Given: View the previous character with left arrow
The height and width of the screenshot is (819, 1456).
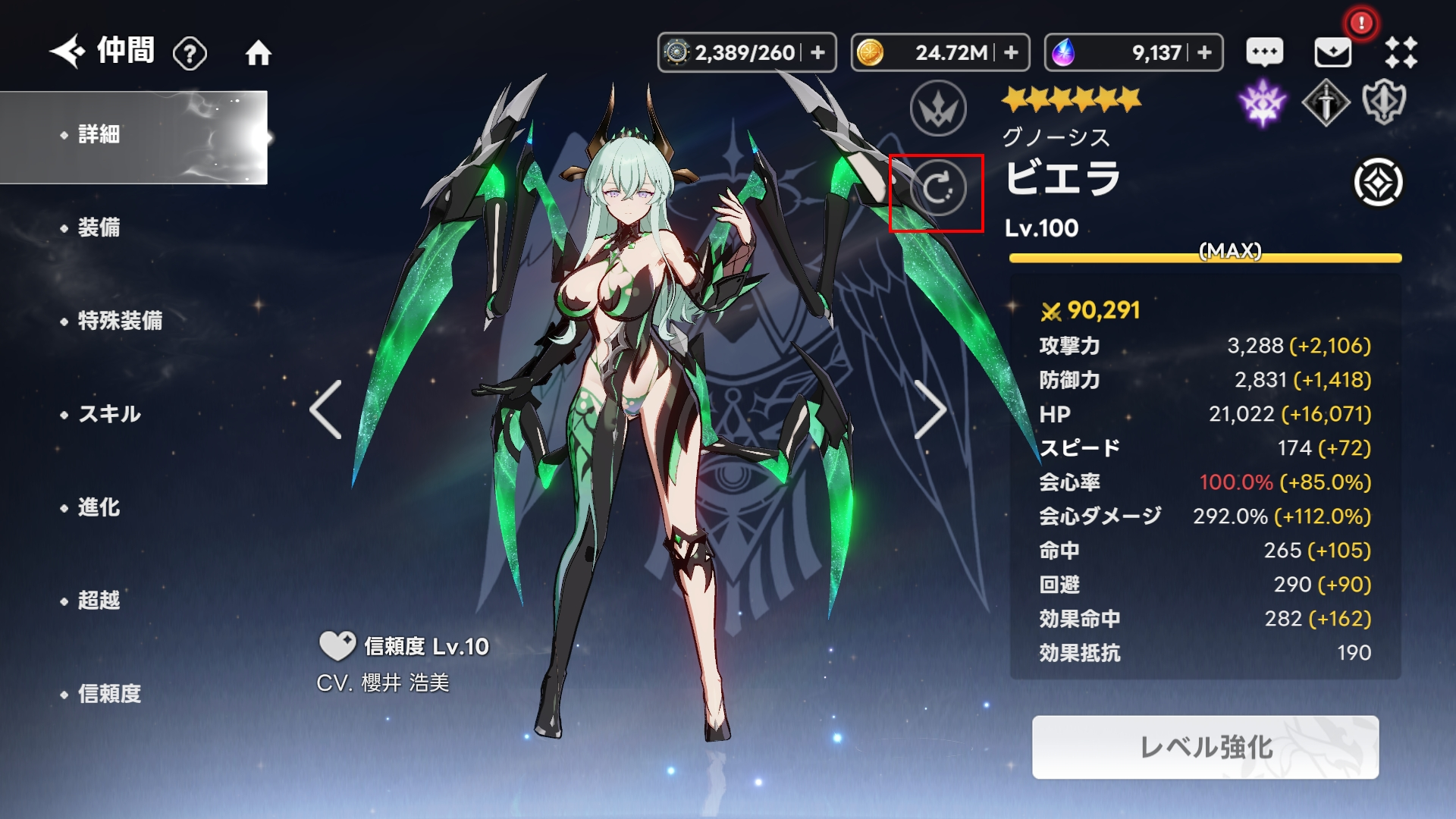Looking at the screenshot, I should (326, 409).
